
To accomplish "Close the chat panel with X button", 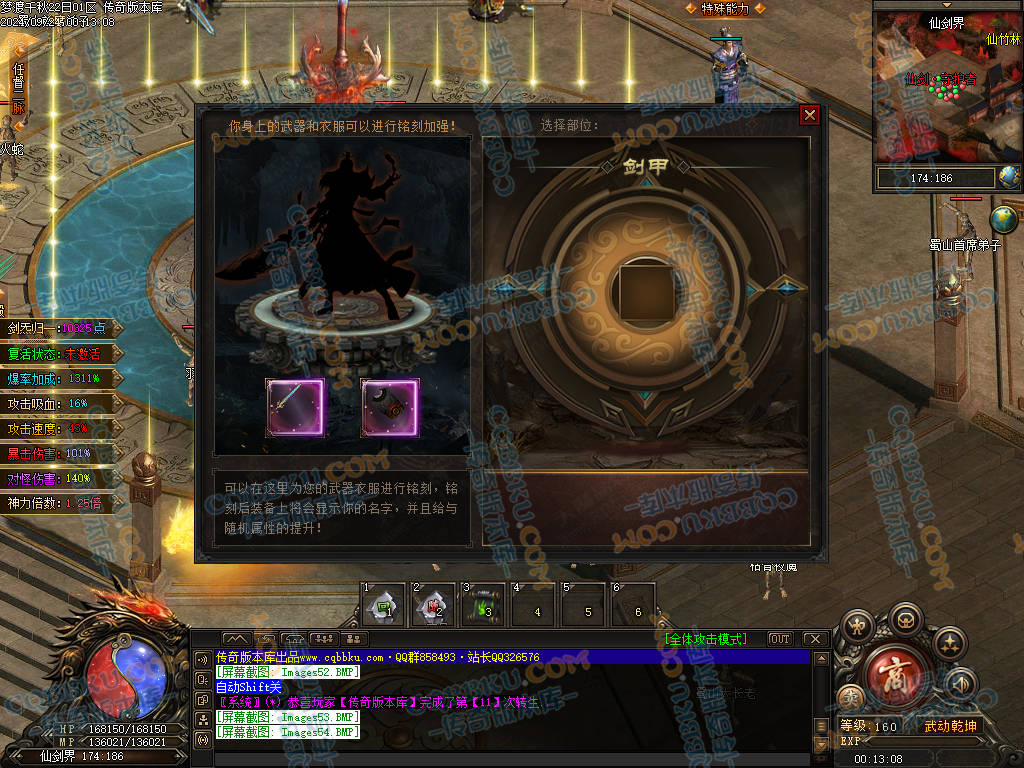I will [814, 639].
